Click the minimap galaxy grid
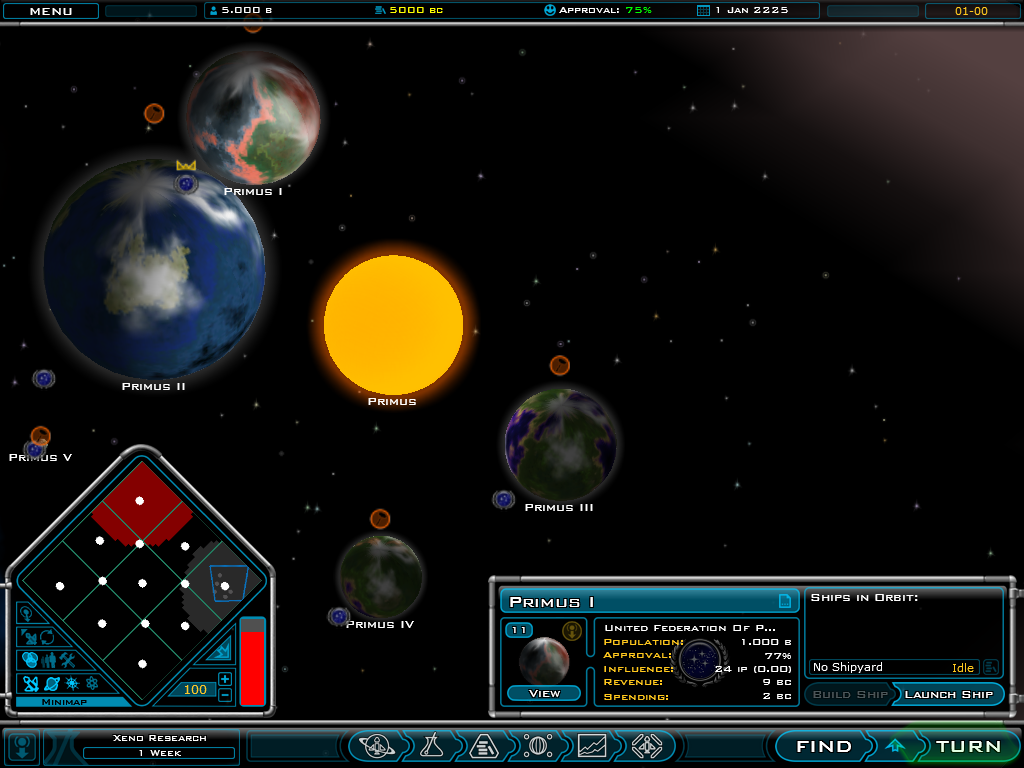Viewport: 1024px width, 768px height. [x=142, y=582]
